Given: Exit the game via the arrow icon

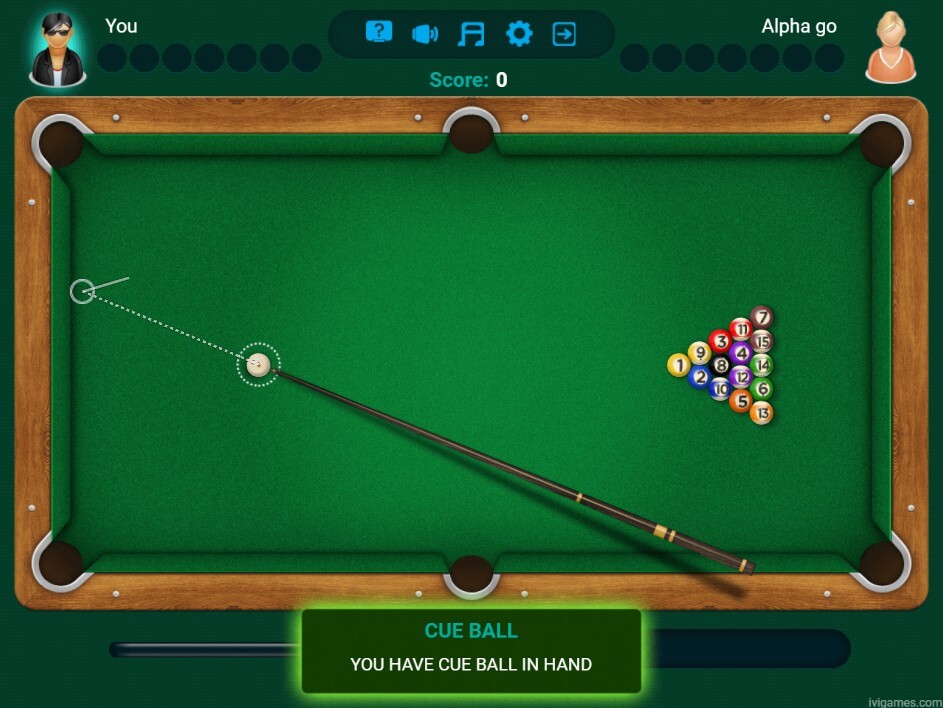Looking at the screenshot, I should (x=564, y=34).
